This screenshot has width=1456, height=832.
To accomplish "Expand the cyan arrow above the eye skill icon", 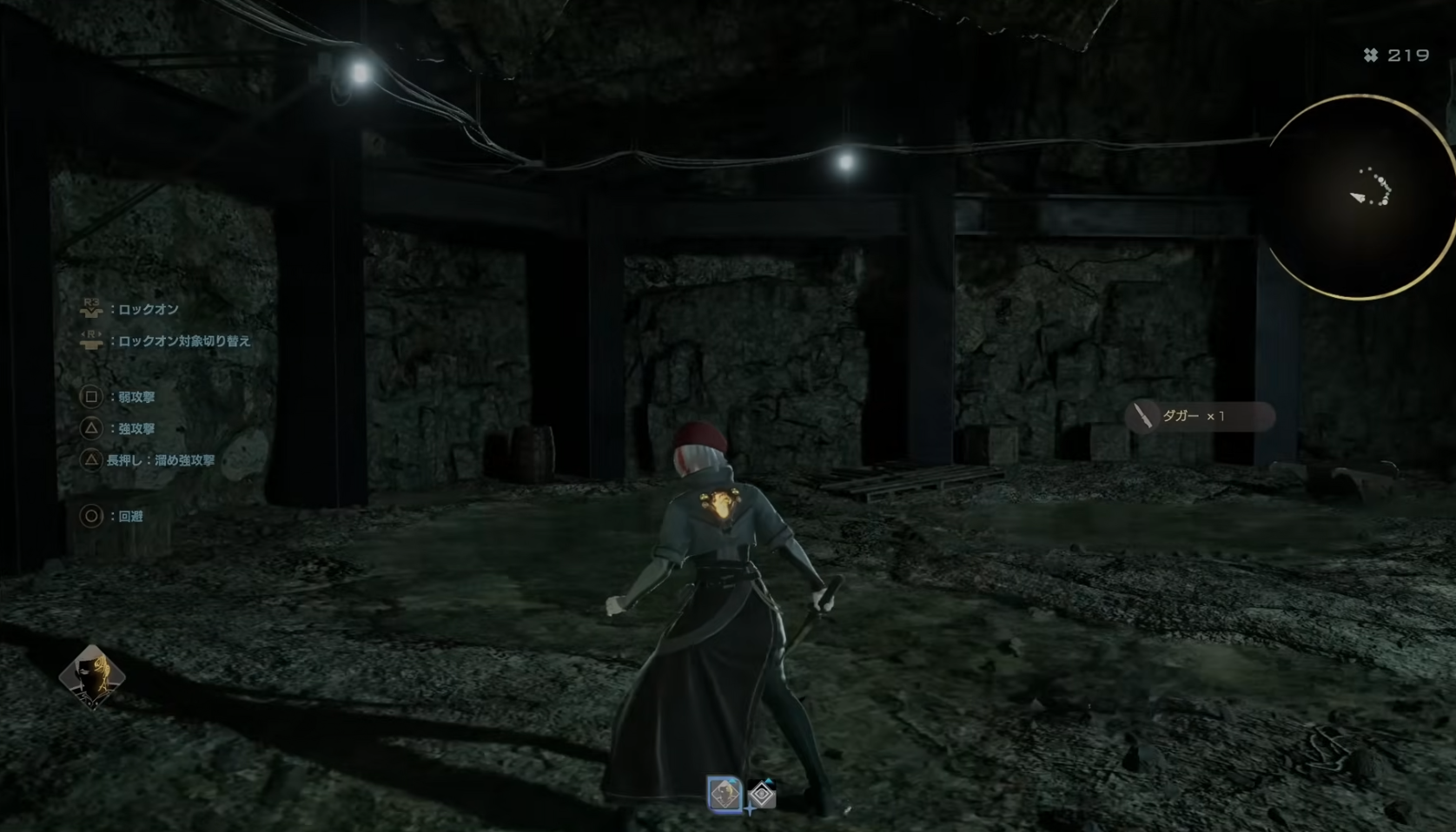I will [769, 780].
